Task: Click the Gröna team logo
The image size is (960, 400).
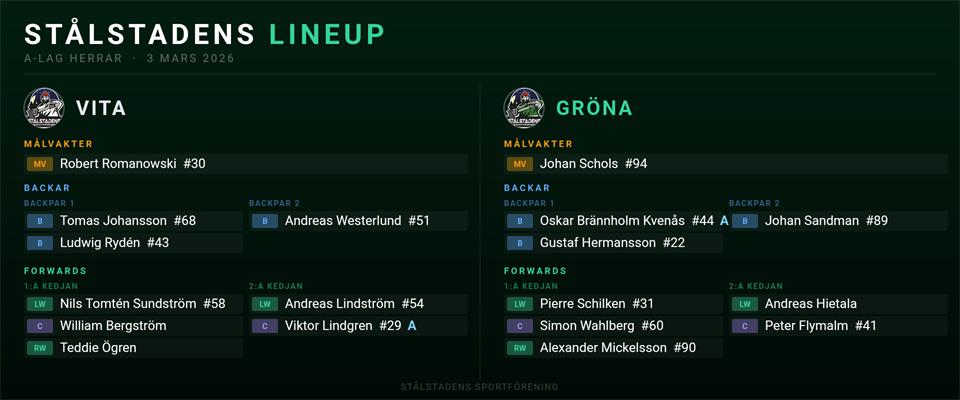Action: point(524,108)
